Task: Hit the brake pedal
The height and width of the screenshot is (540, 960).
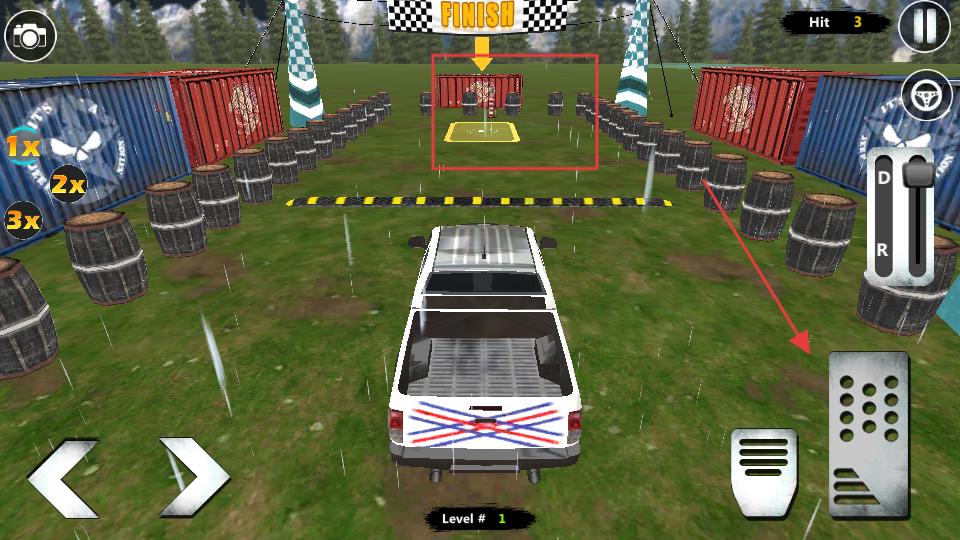Action: [764, 472]
